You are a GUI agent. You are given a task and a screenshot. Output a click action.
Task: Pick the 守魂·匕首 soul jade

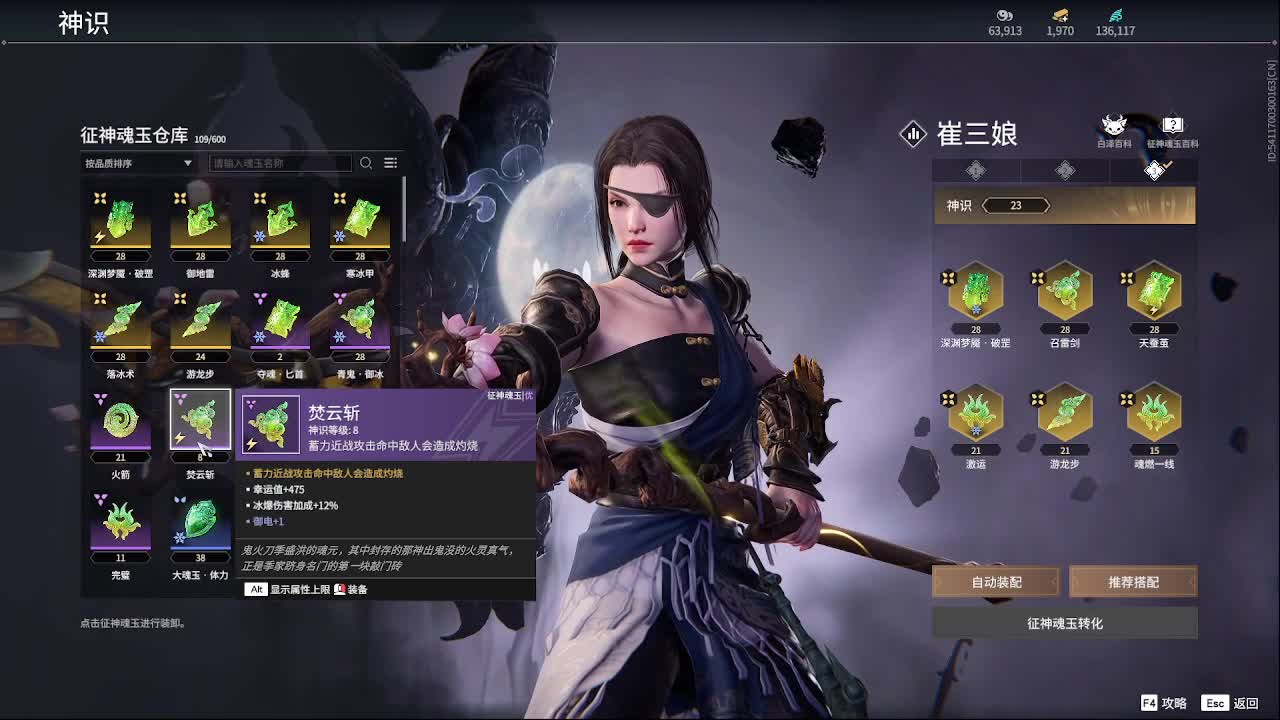tap(280, 321)
